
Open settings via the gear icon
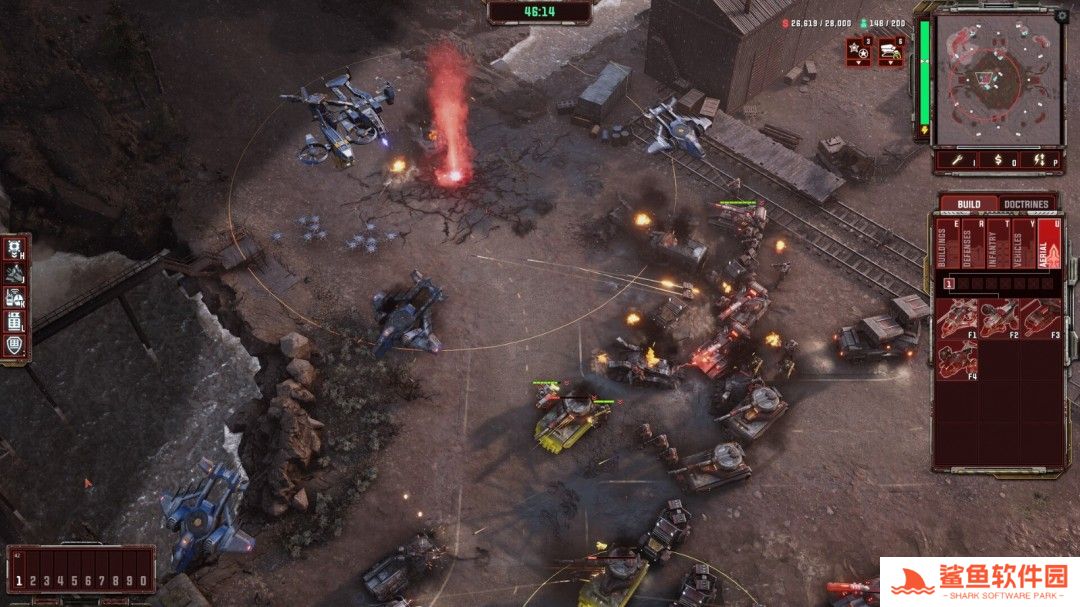(1062, 17)
